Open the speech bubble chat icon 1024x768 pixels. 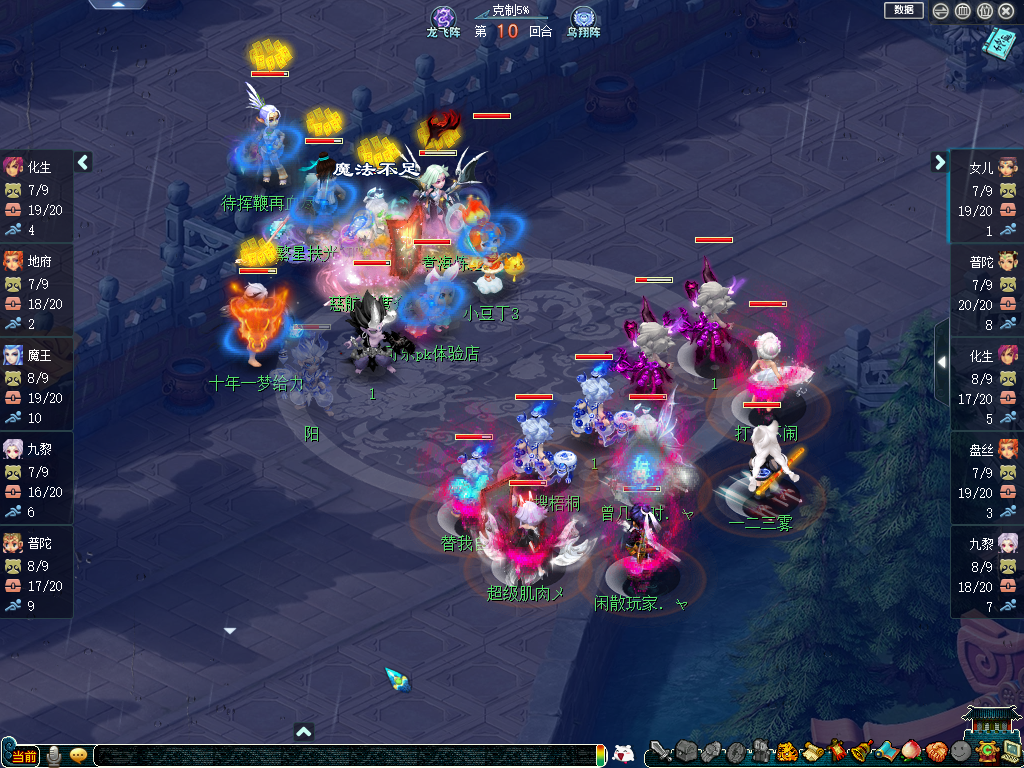tap(78, 755)
